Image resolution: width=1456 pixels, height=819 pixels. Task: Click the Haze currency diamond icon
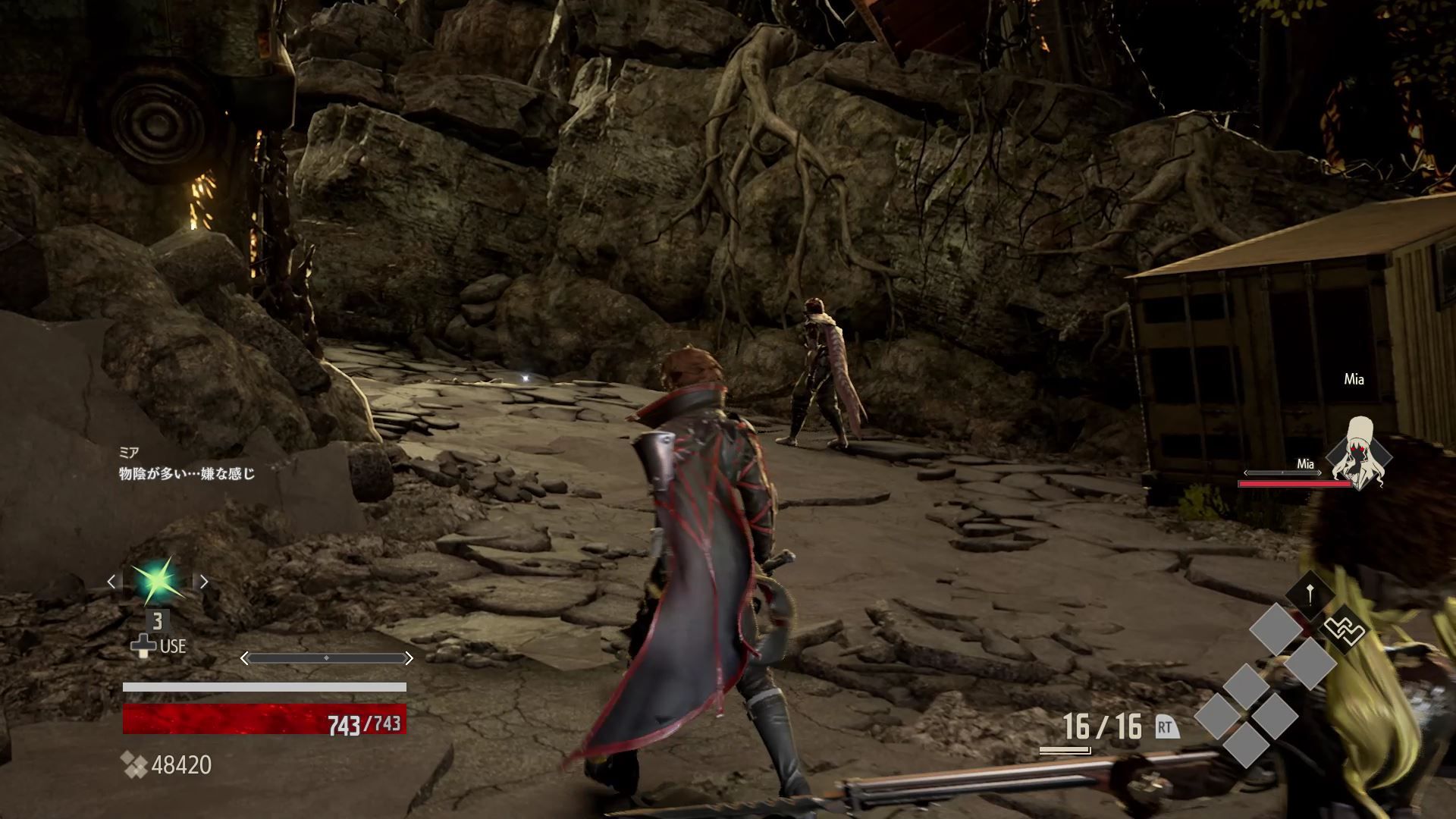[134, 764]
